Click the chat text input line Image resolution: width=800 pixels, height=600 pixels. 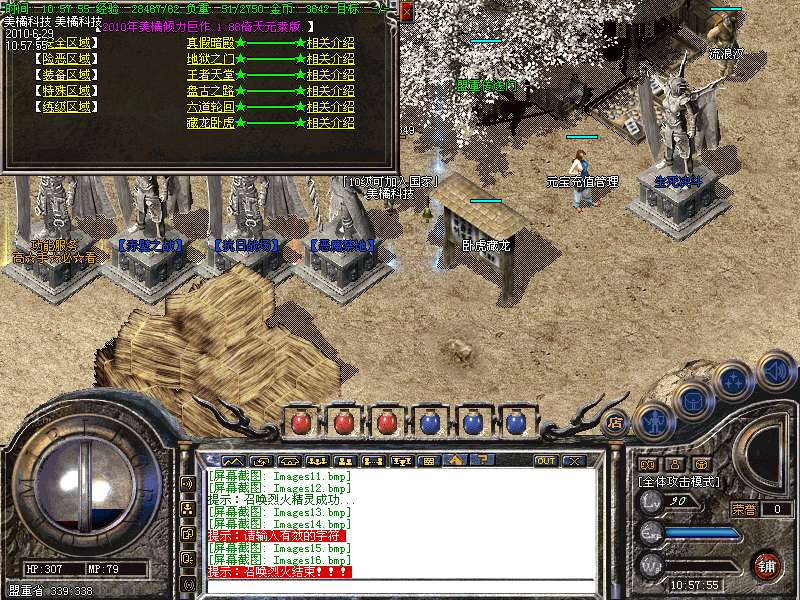pos(400,586)
